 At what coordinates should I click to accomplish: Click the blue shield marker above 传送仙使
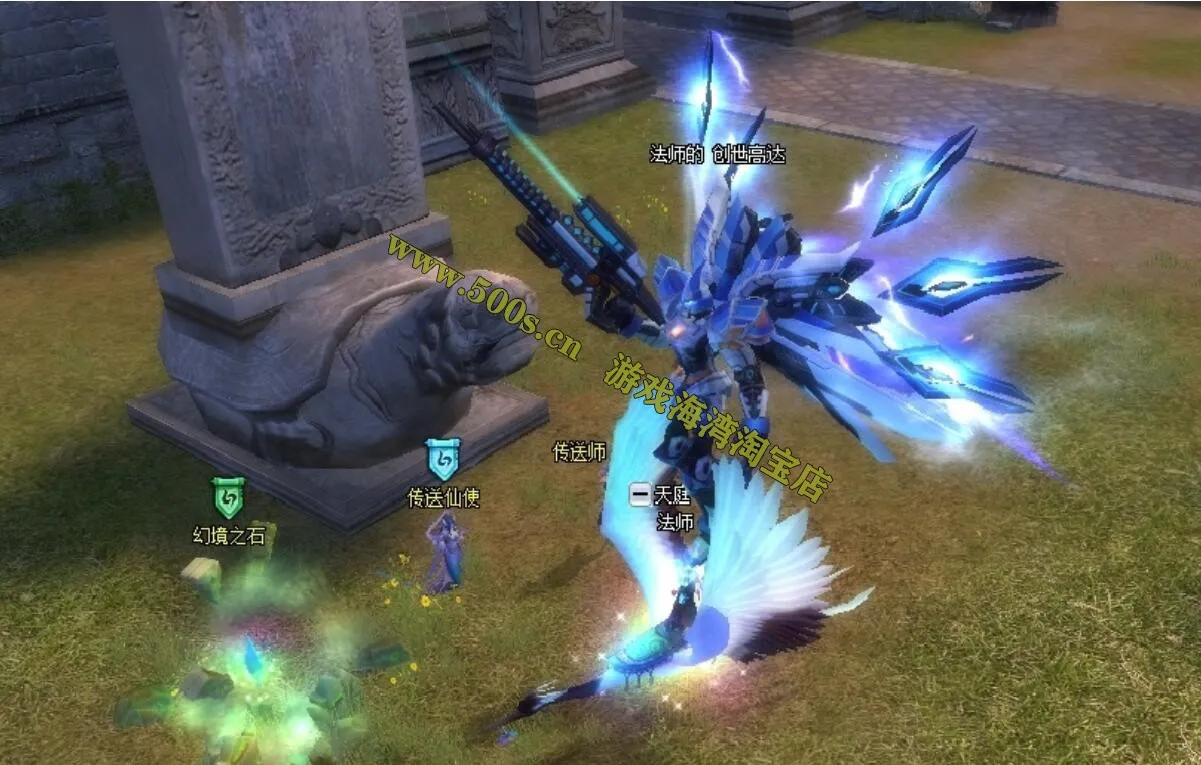(x=442, y=459)
